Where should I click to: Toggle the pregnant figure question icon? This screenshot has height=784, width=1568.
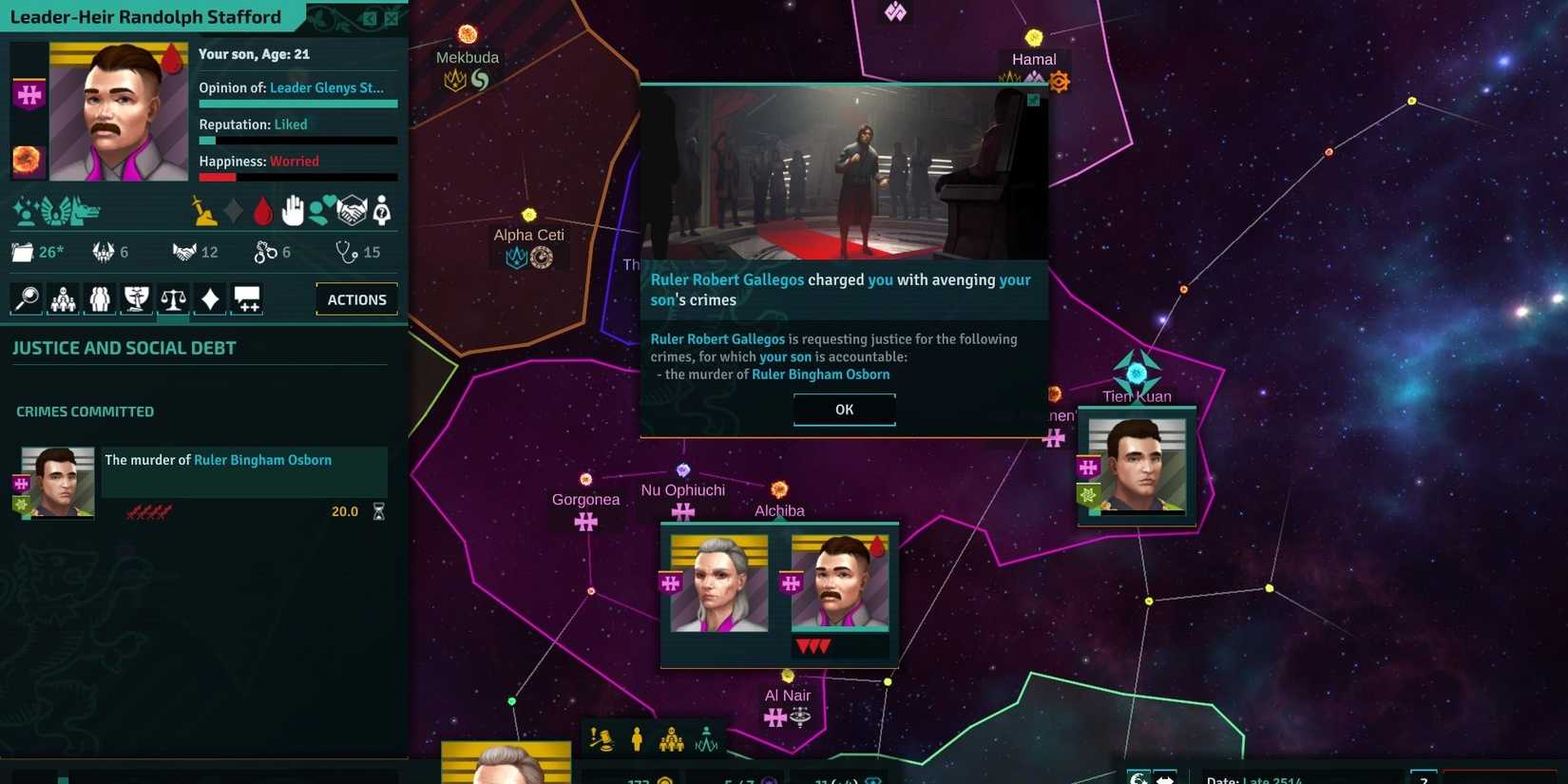tap(379, 210)
